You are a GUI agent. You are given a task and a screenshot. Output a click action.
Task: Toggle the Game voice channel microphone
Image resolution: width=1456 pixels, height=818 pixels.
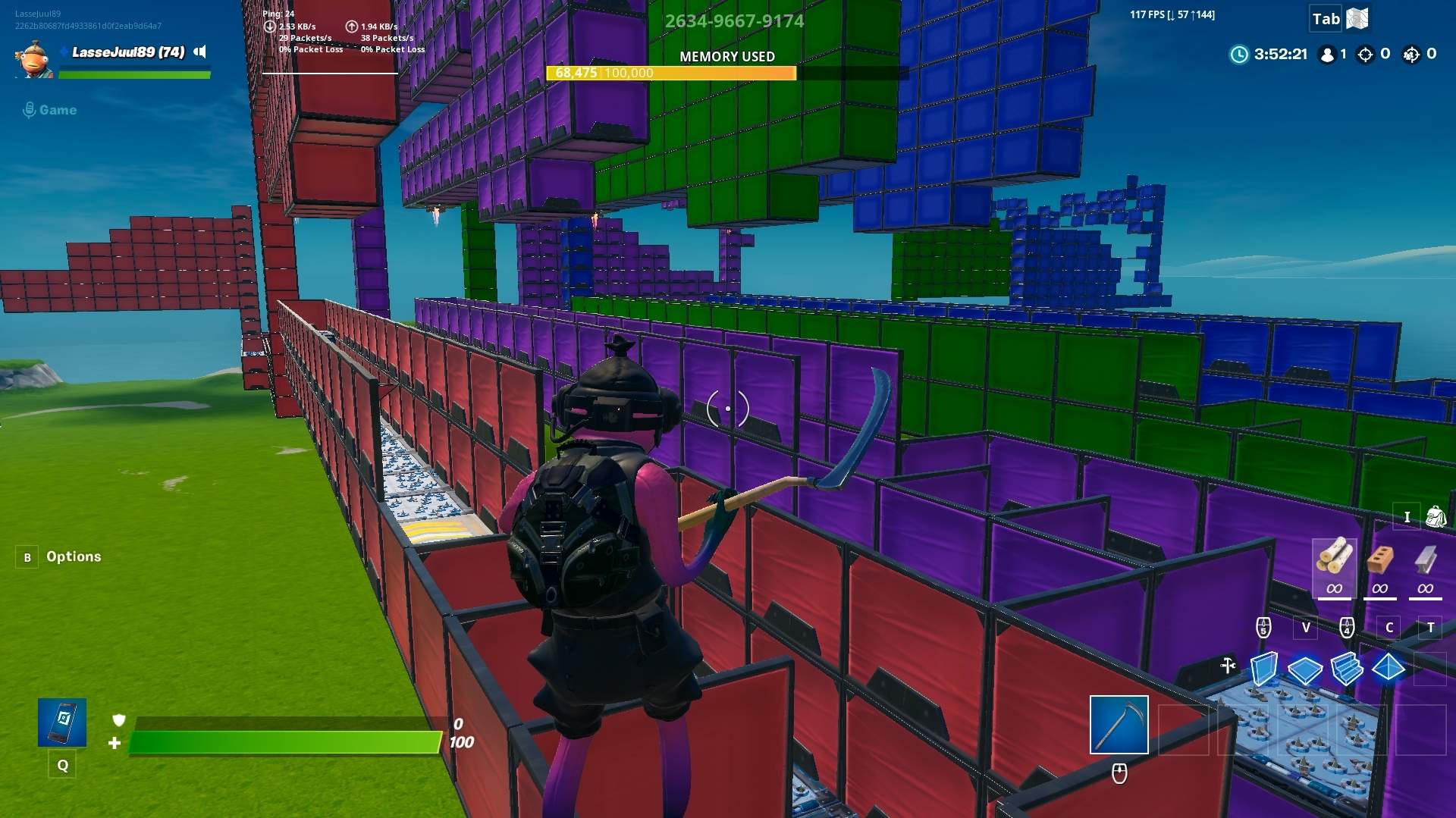(x=30, y=109)
